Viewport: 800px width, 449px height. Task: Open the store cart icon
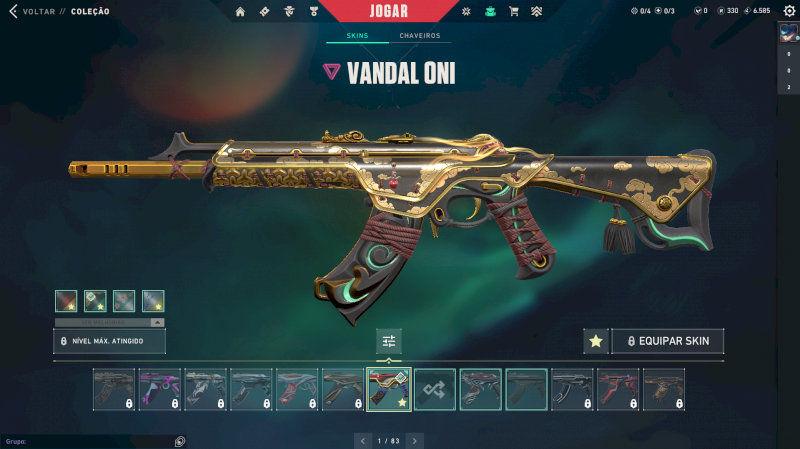(x=513, y=12)
